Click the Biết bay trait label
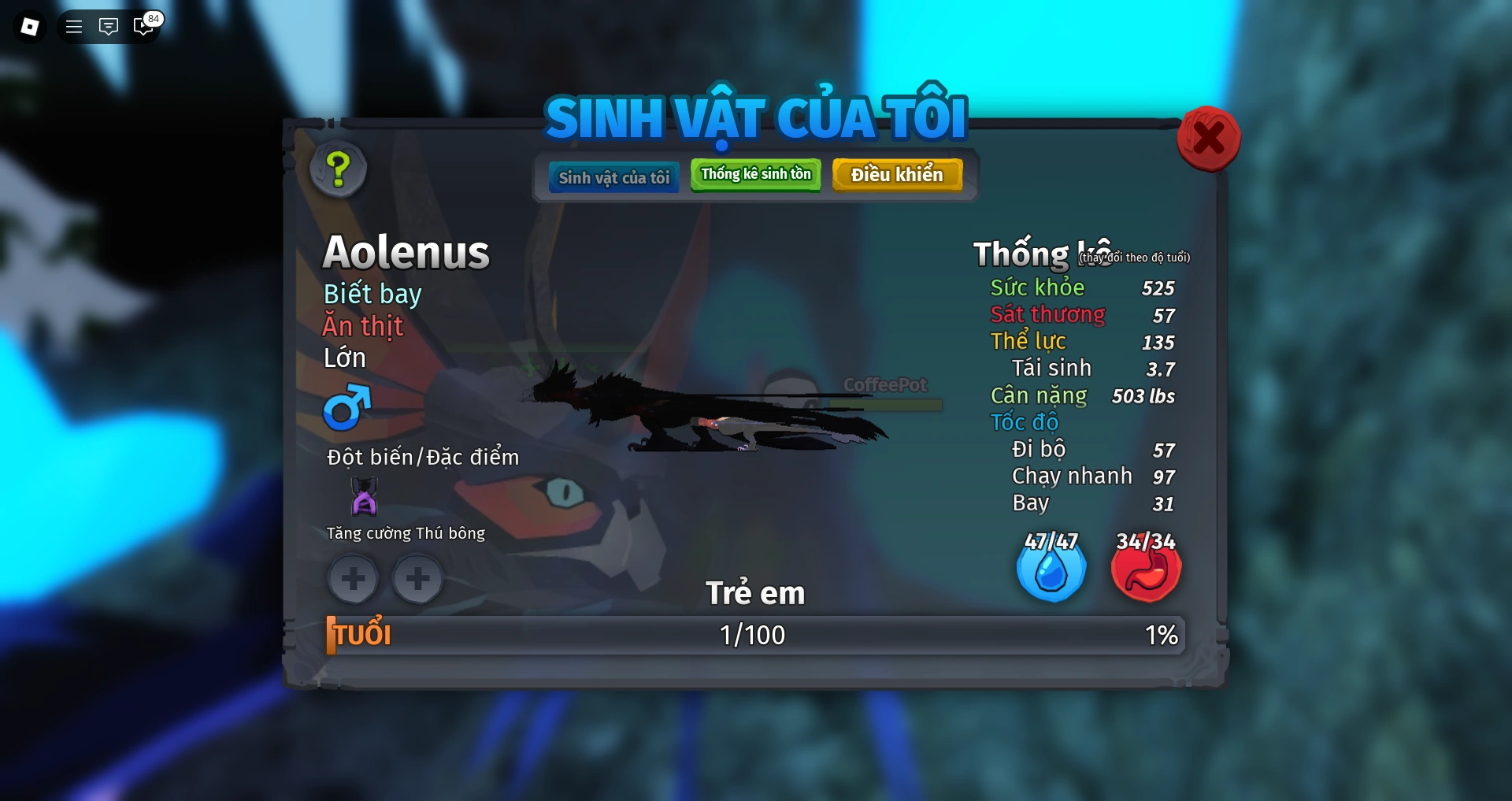This screenshot has height=801, width=1512. coord(373,293)
